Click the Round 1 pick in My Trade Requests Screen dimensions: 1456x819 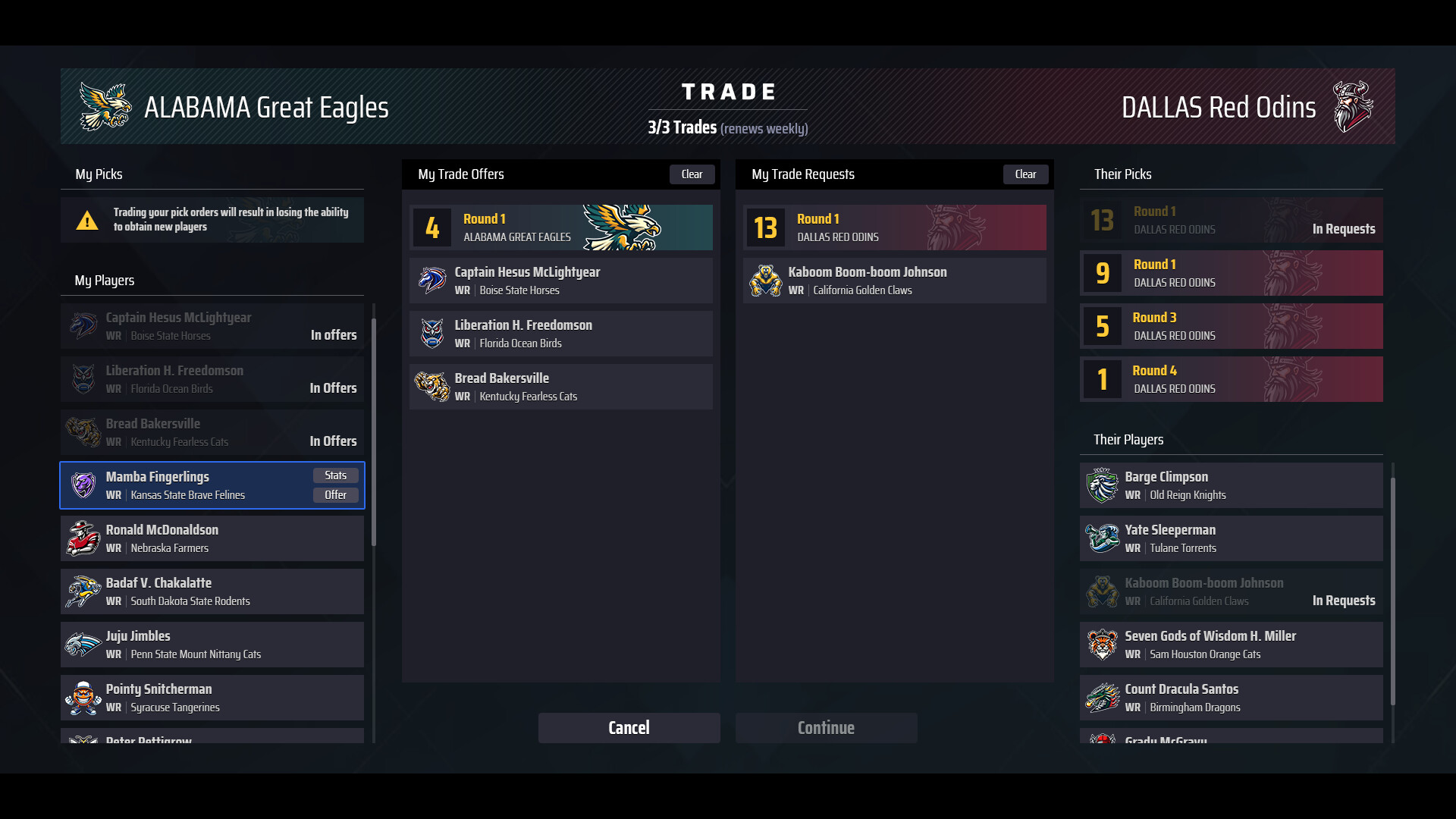coord(893,227)
